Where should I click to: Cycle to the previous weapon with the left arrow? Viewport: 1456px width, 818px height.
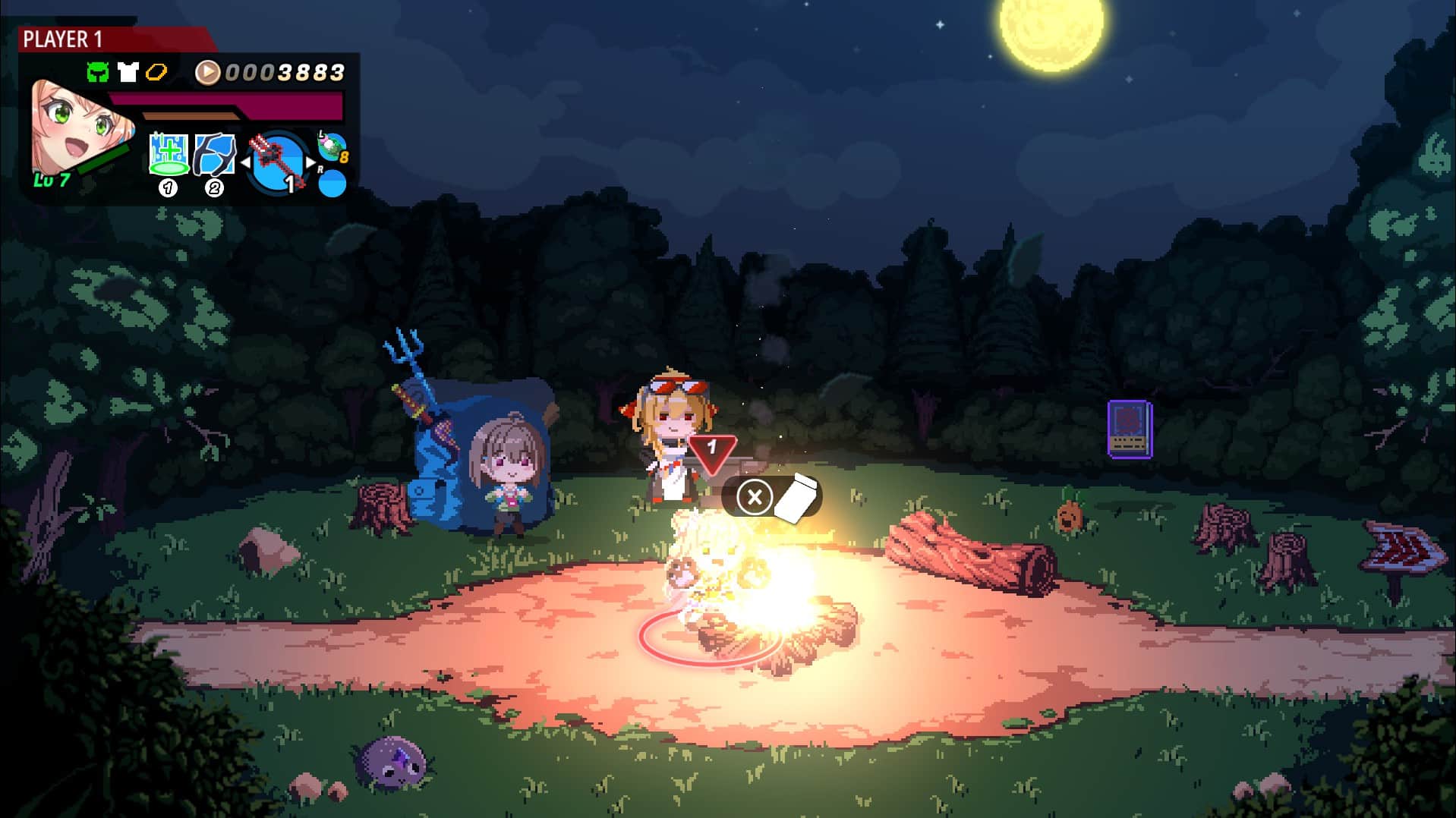click(246, 162)
